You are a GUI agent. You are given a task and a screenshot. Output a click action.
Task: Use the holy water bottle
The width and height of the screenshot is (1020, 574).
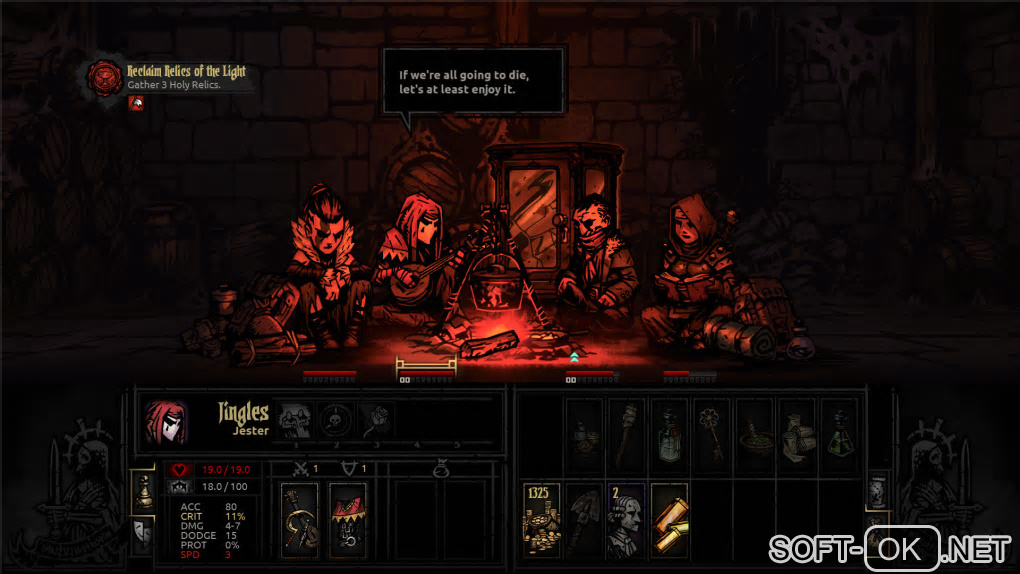click(670, 435)
